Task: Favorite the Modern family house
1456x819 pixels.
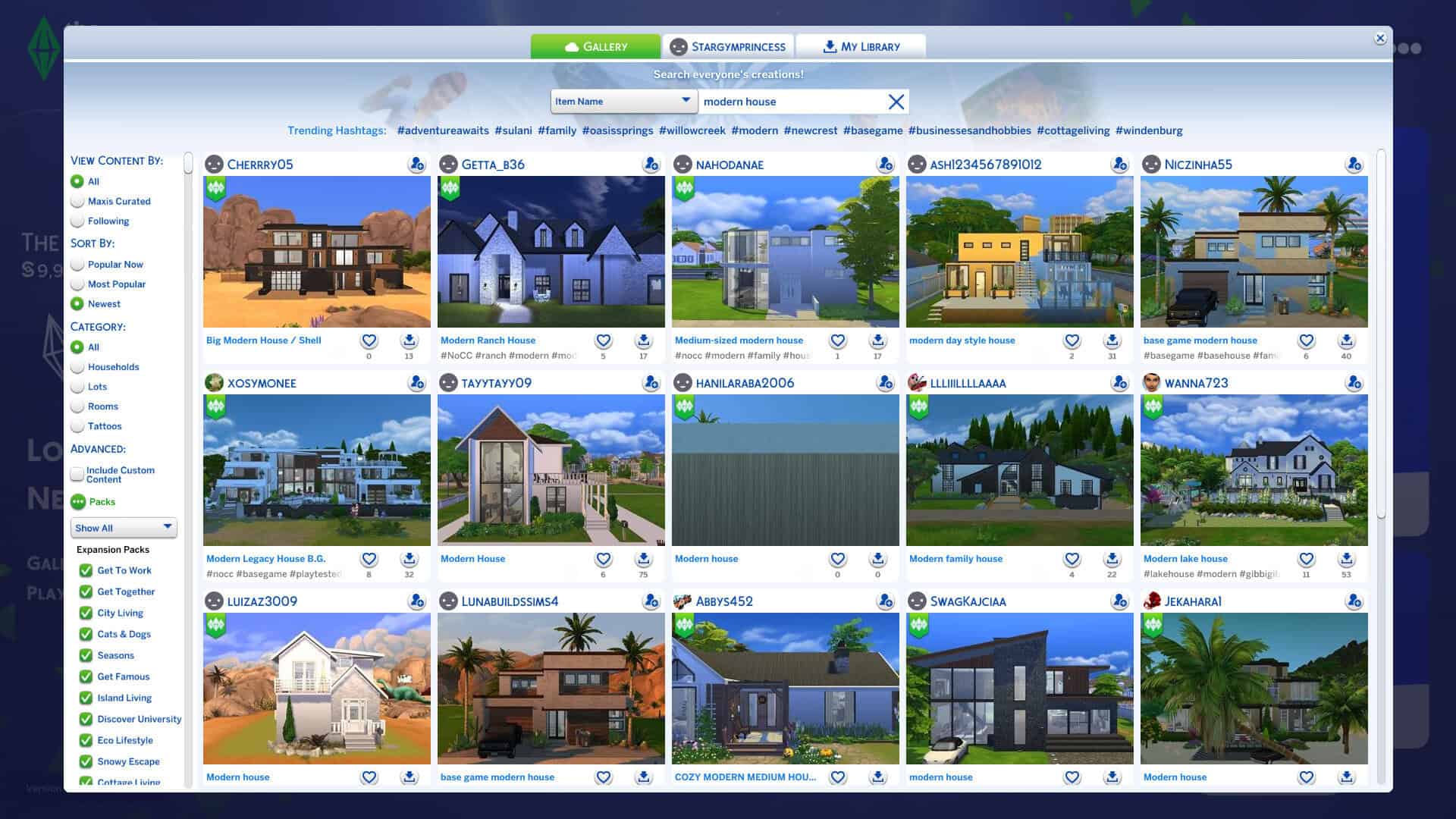Action: click(x=1072, y=559)
